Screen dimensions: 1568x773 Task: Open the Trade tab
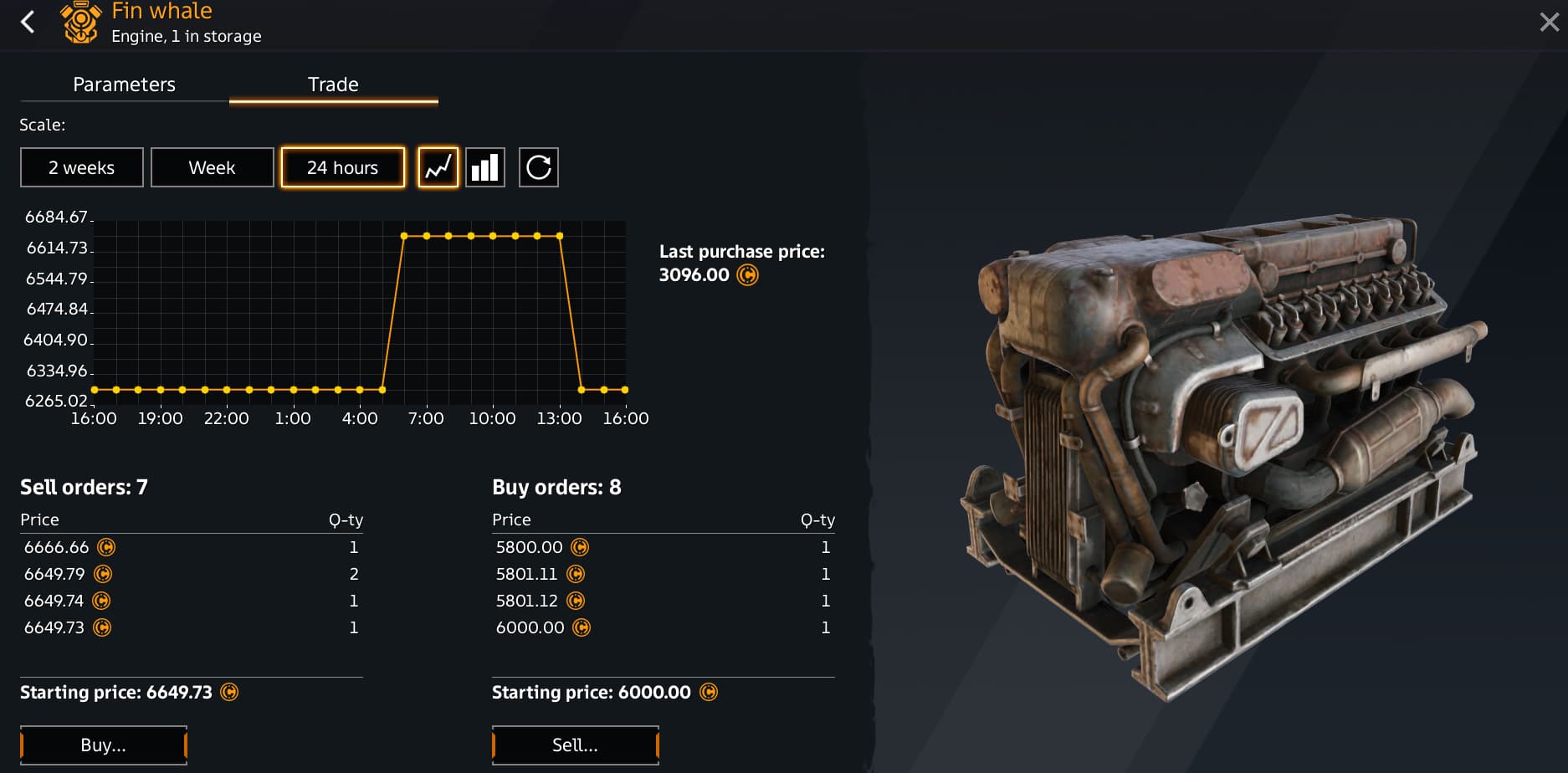(x=333, y=84)
